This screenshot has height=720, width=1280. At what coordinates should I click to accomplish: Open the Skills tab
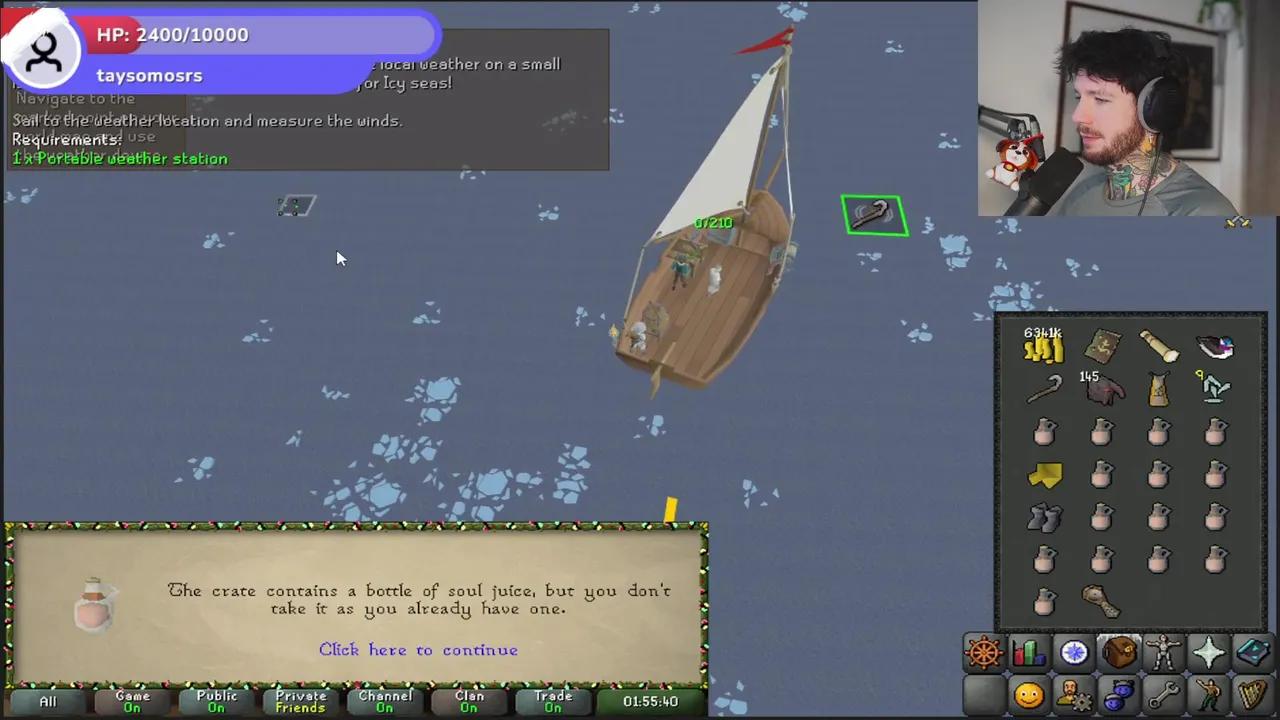click(1029, 652)
